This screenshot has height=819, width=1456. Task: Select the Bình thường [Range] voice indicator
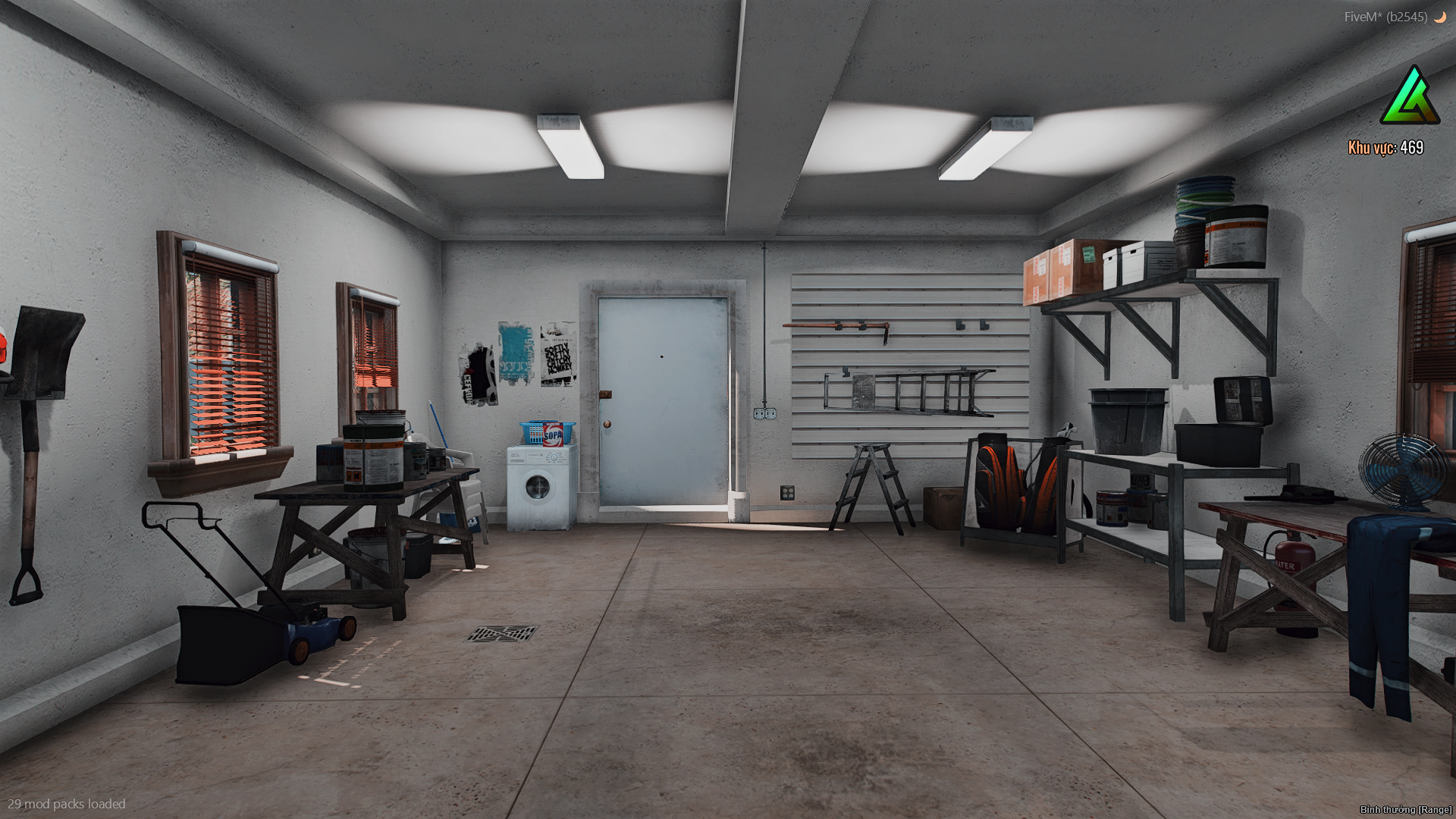(x=1405, y=809)
